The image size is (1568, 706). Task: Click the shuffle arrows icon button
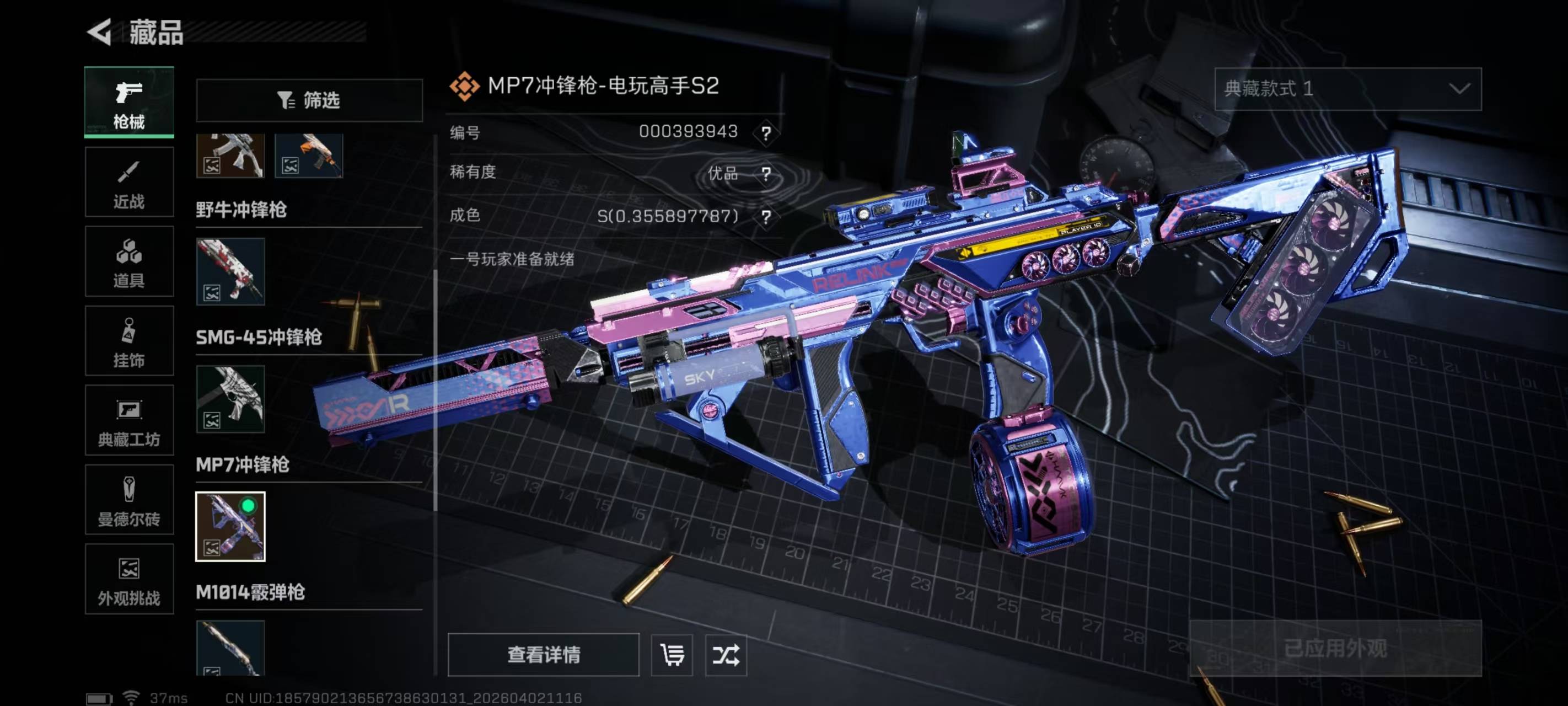[x=726, y=655]
